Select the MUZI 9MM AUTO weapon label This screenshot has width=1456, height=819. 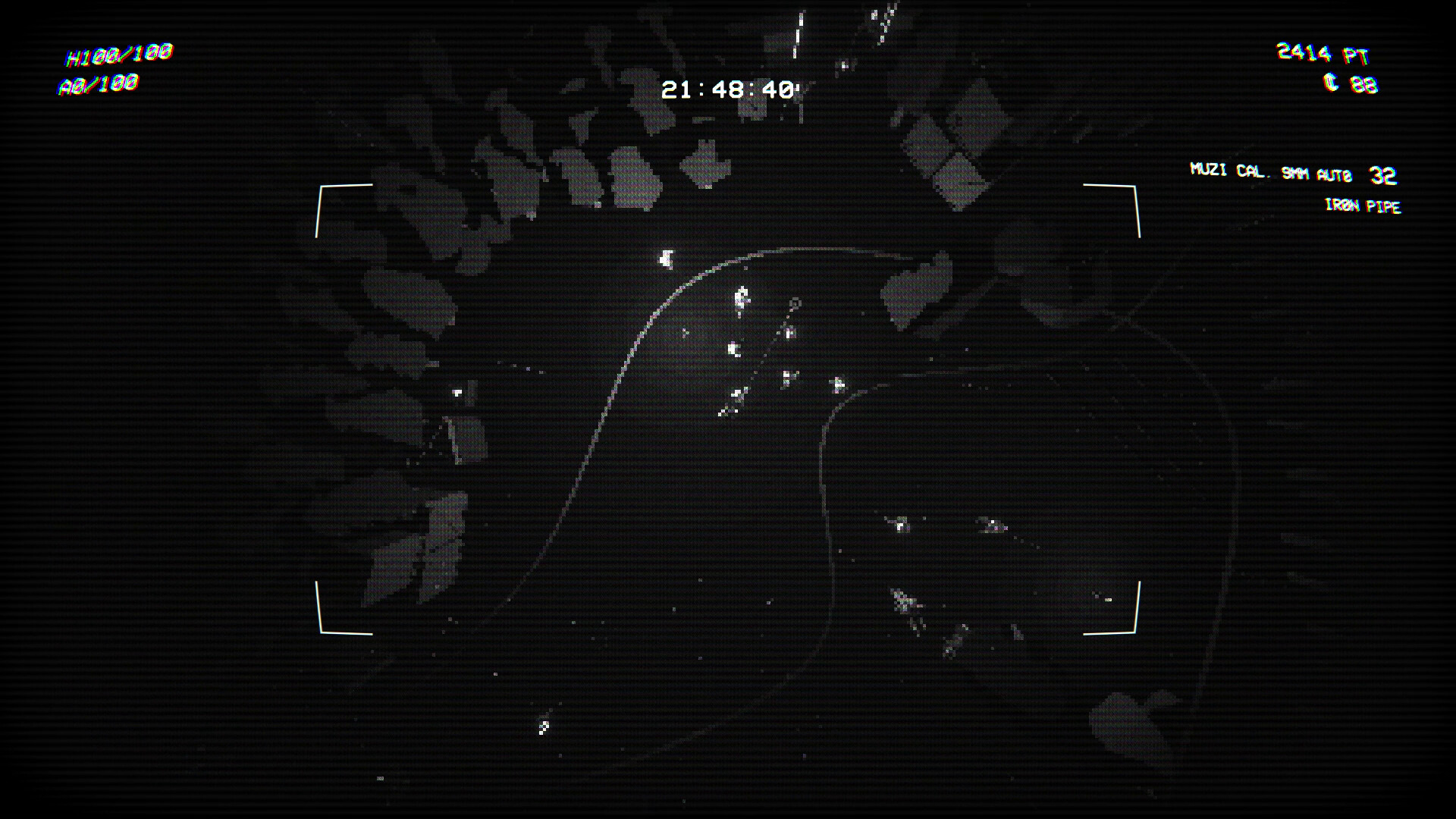(x=1274, y=173)
